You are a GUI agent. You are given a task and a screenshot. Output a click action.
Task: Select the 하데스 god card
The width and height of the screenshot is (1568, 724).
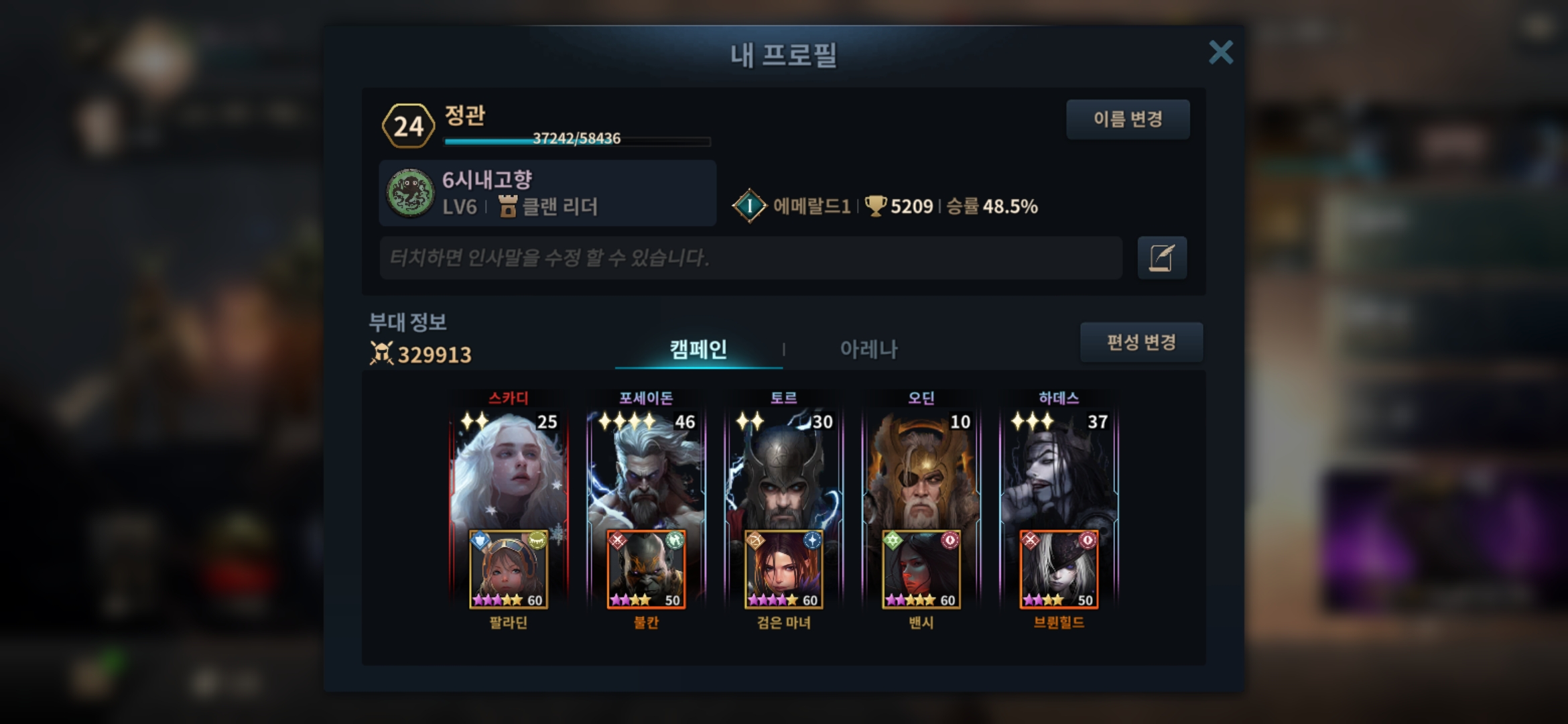tap(1059, 469)
